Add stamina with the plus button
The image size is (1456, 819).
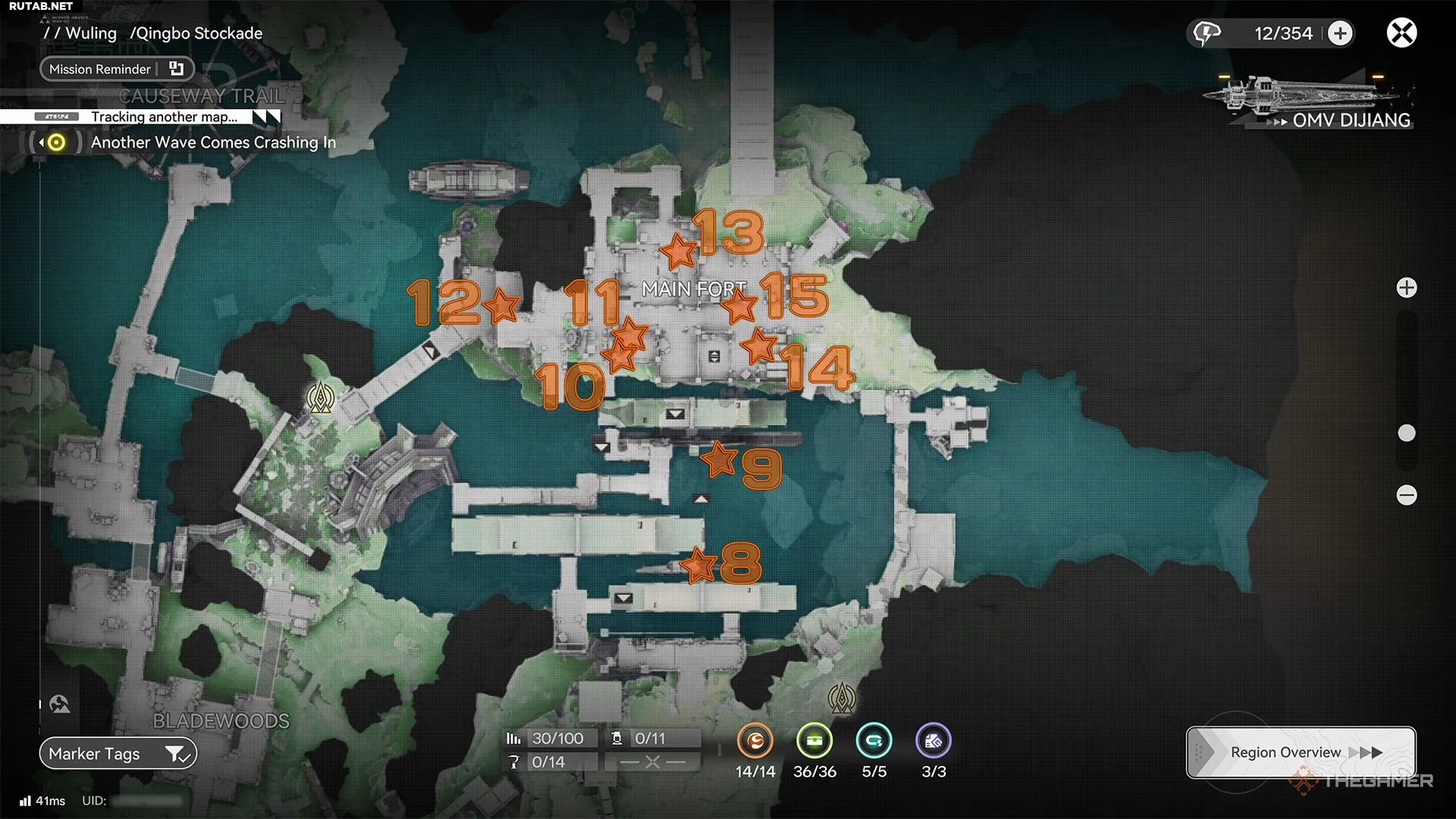1340,33
